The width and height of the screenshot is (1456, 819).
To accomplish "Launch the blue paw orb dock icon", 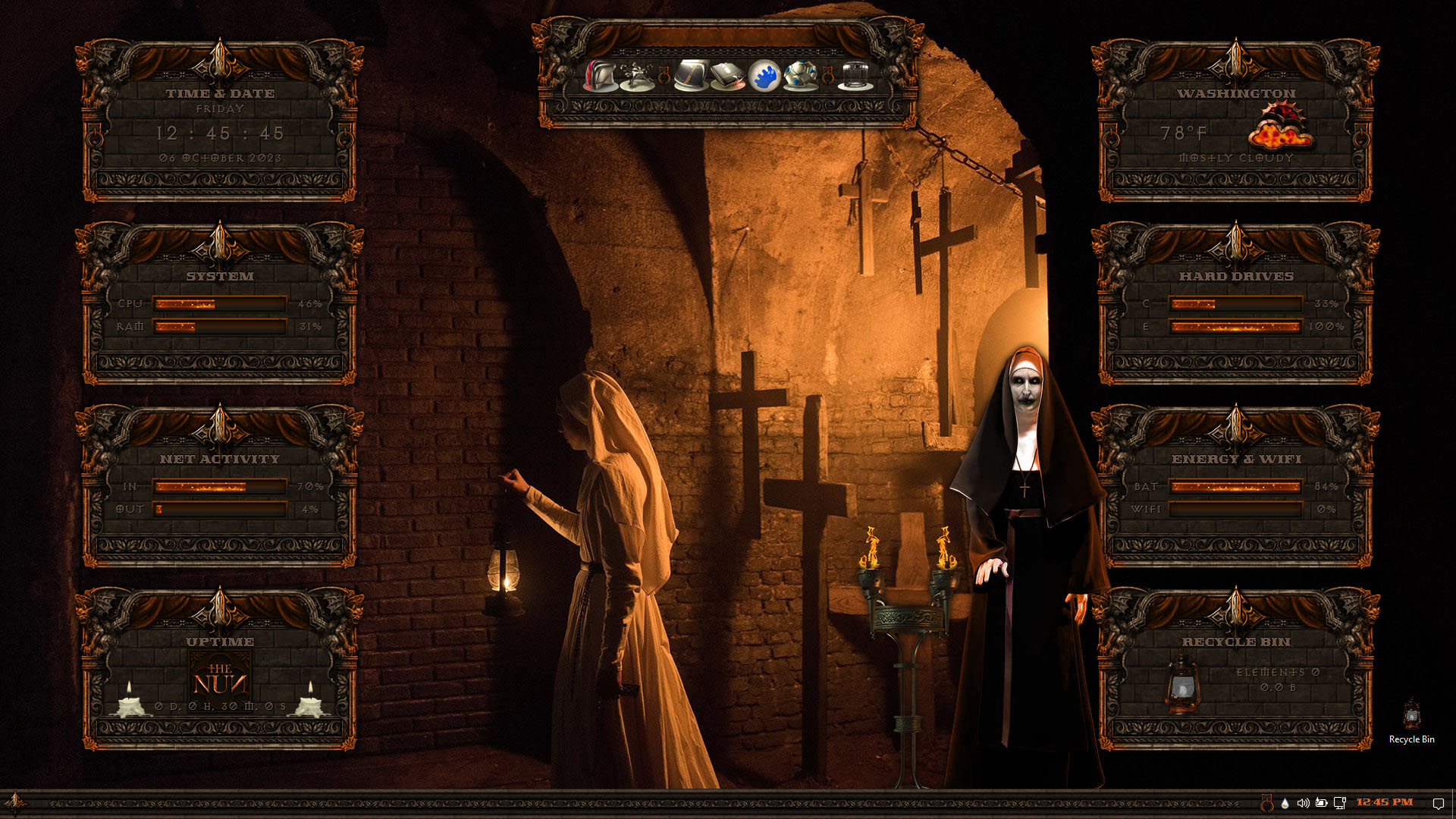I will point(764,76).
